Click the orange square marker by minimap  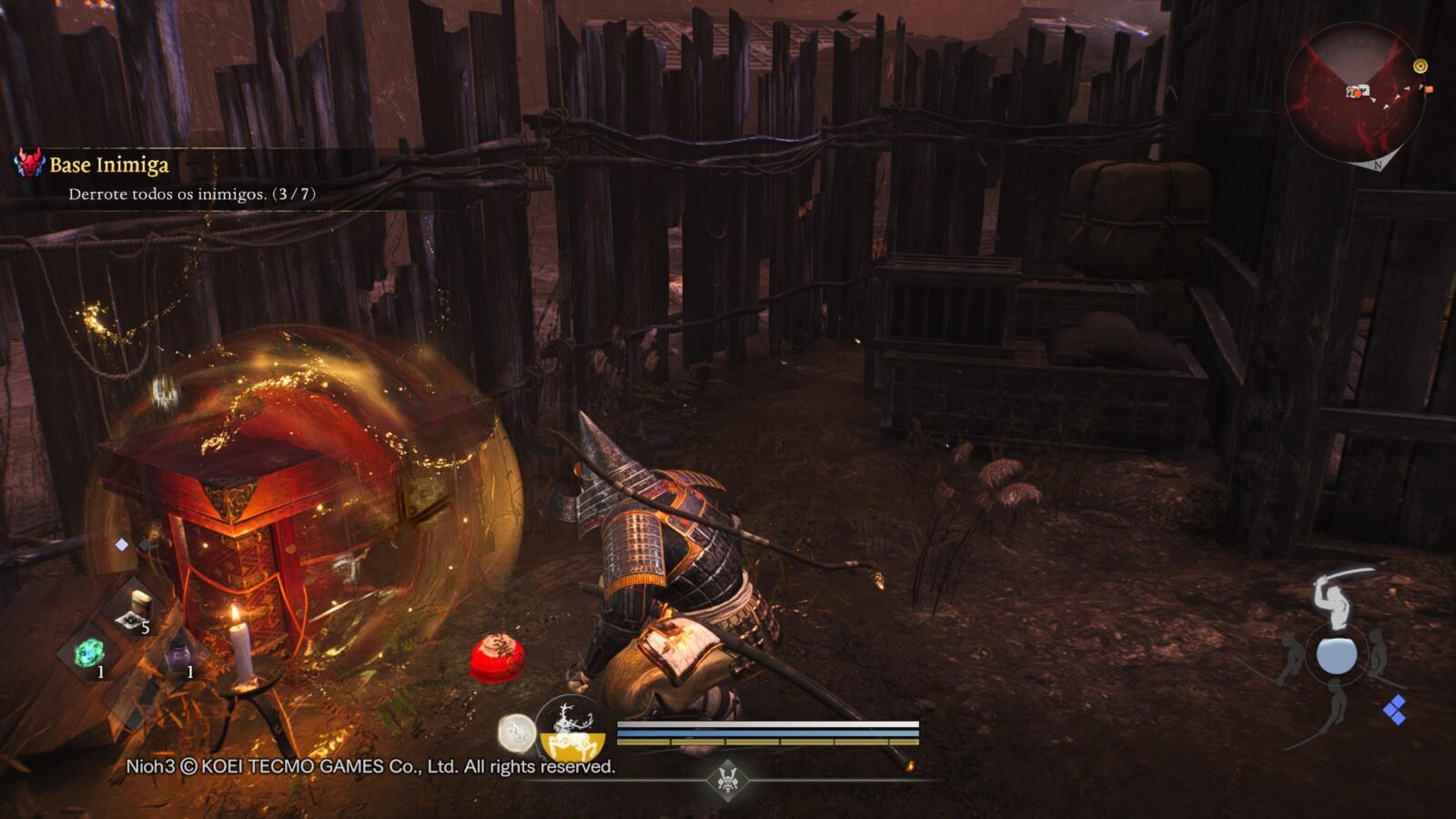pyautogui.click(x=1429, y=89)
